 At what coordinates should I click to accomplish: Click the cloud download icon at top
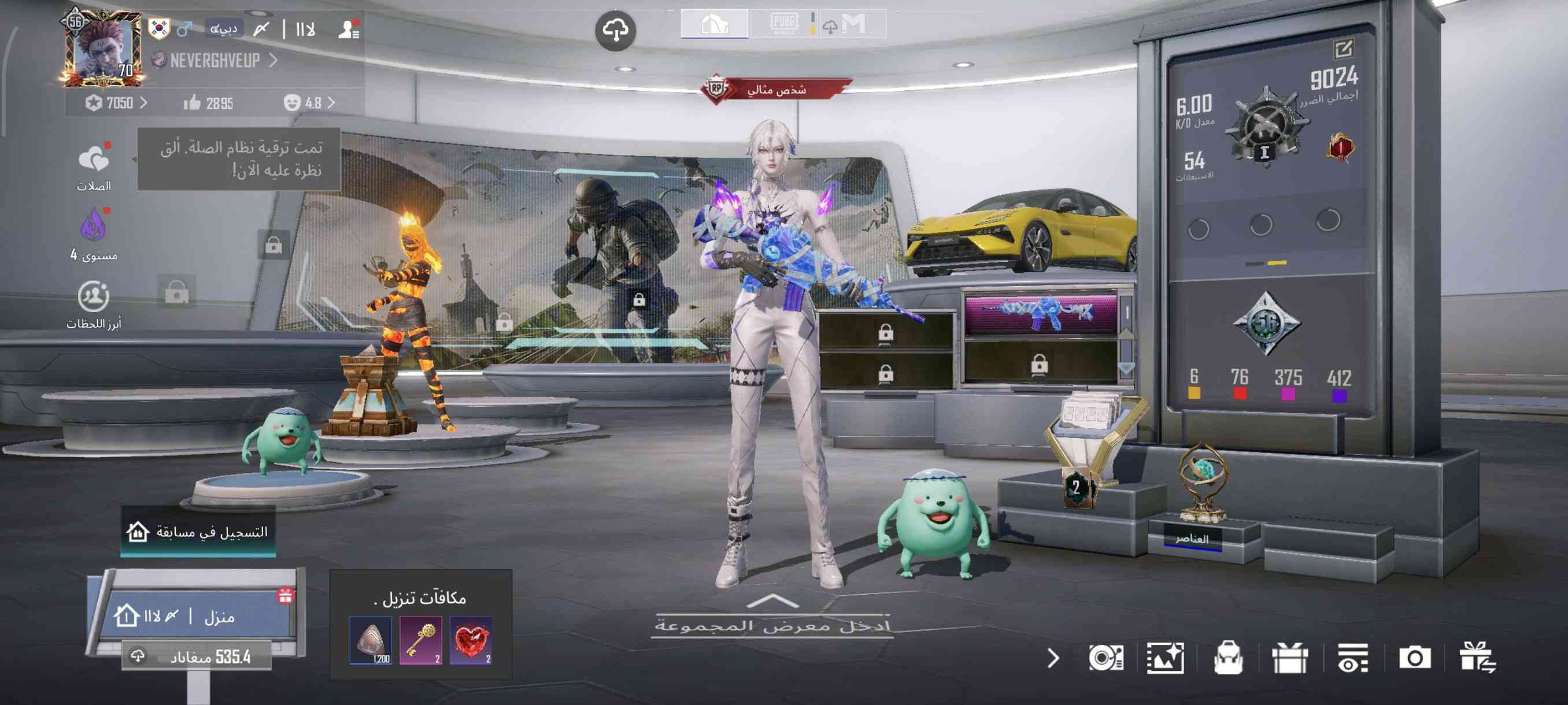tap(615, 30)
